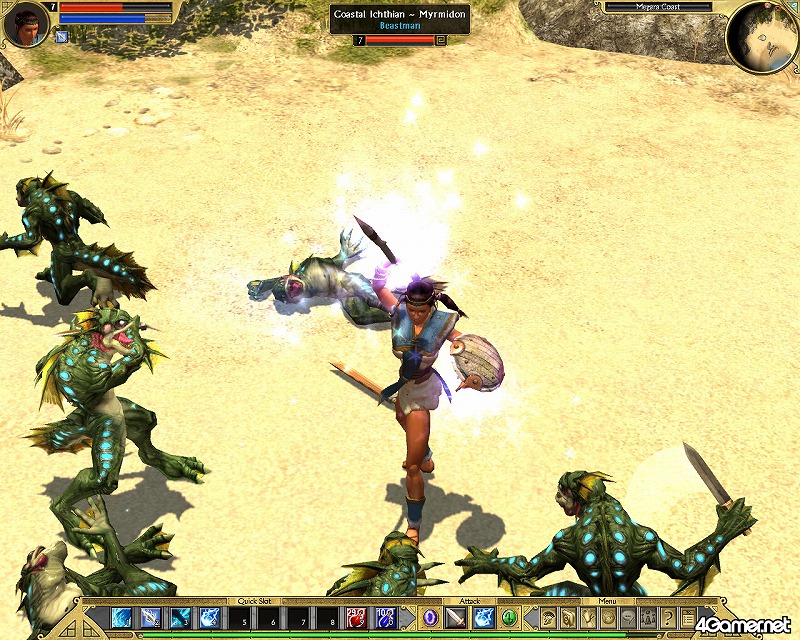The height and width of the screenshot is (640, 800).
Task: Open the party menu icon
Action: click(648, 618)
